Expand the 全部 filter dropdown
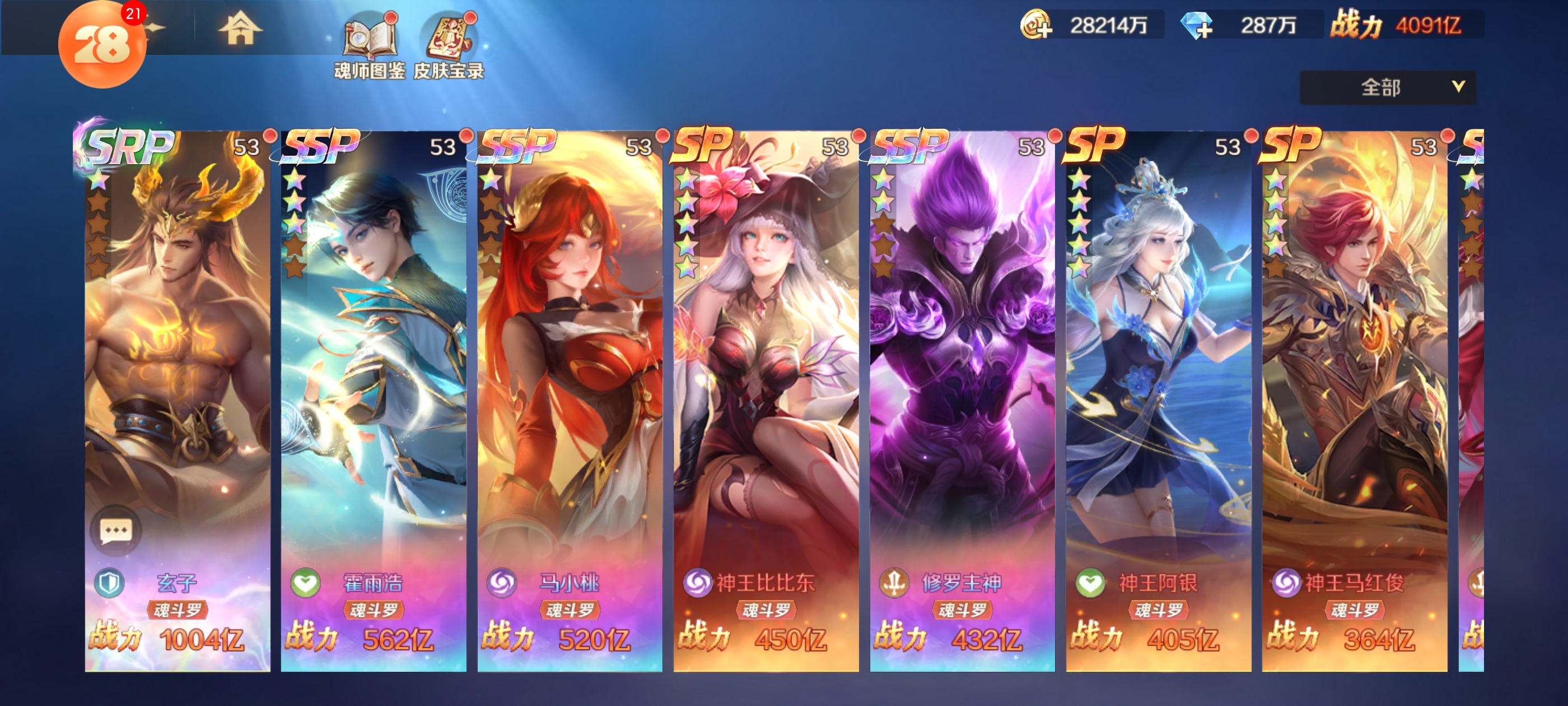The width and height of the screenshot is (1568, 706). tap(1387, 87)
